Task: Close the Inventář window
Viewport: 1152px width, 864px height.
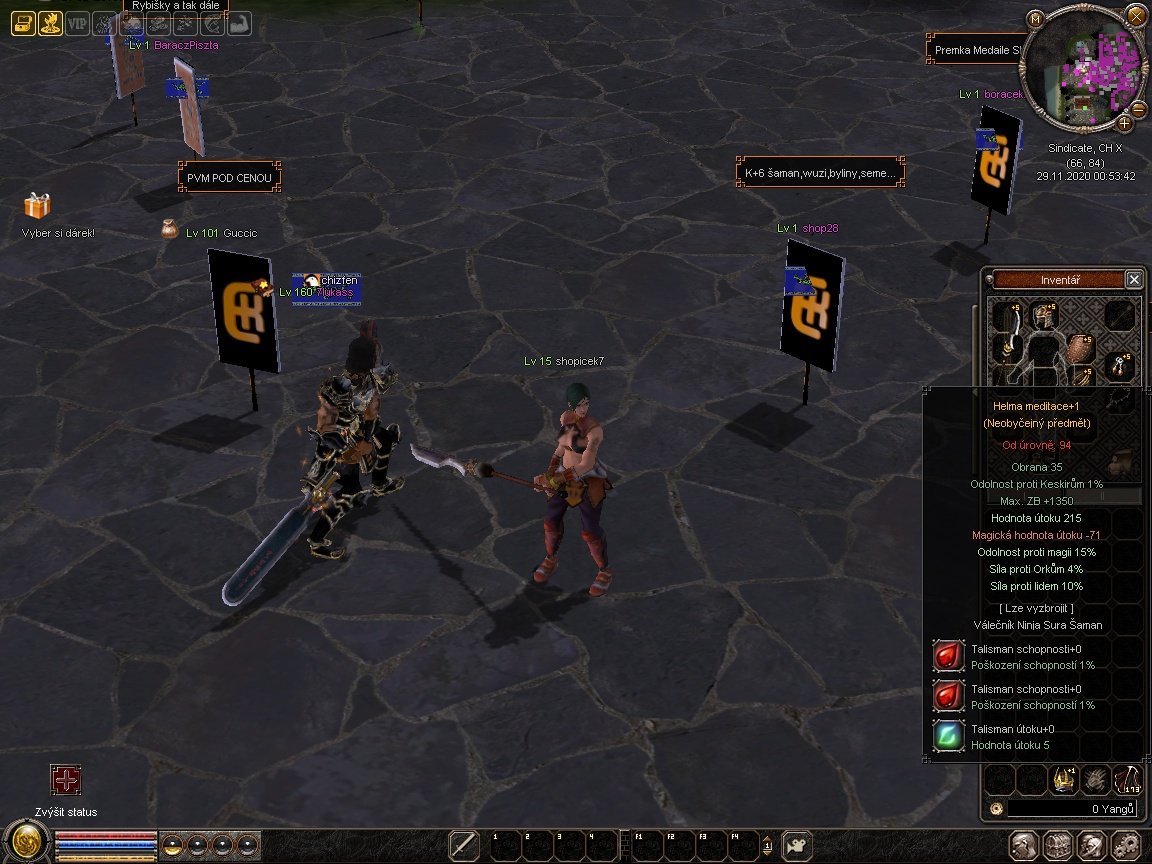Action: (x=1134, y=280)
